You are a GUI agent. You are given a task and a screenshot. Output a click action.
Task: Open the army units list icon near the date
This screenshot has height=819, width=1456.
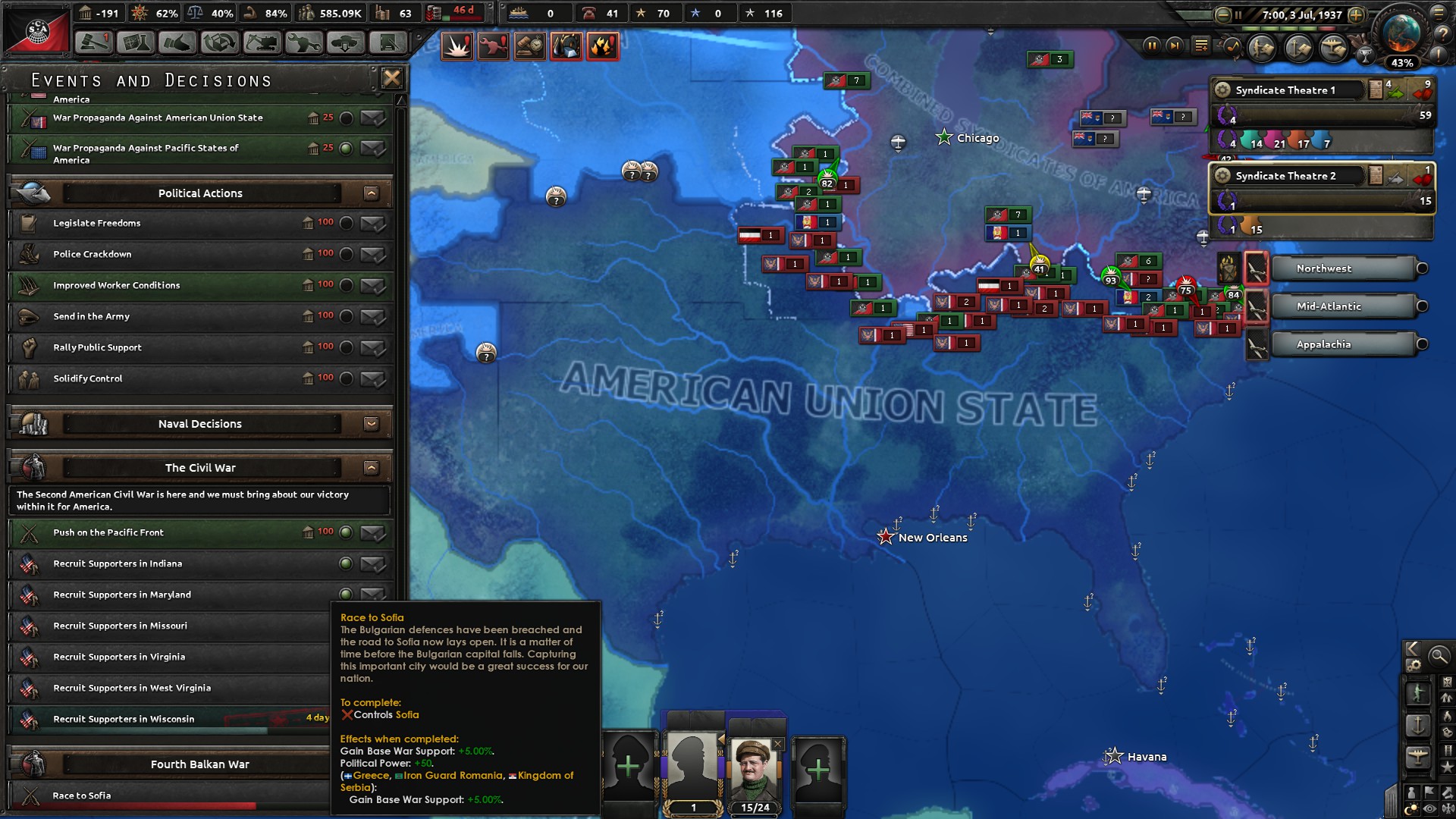(1261, 48)
